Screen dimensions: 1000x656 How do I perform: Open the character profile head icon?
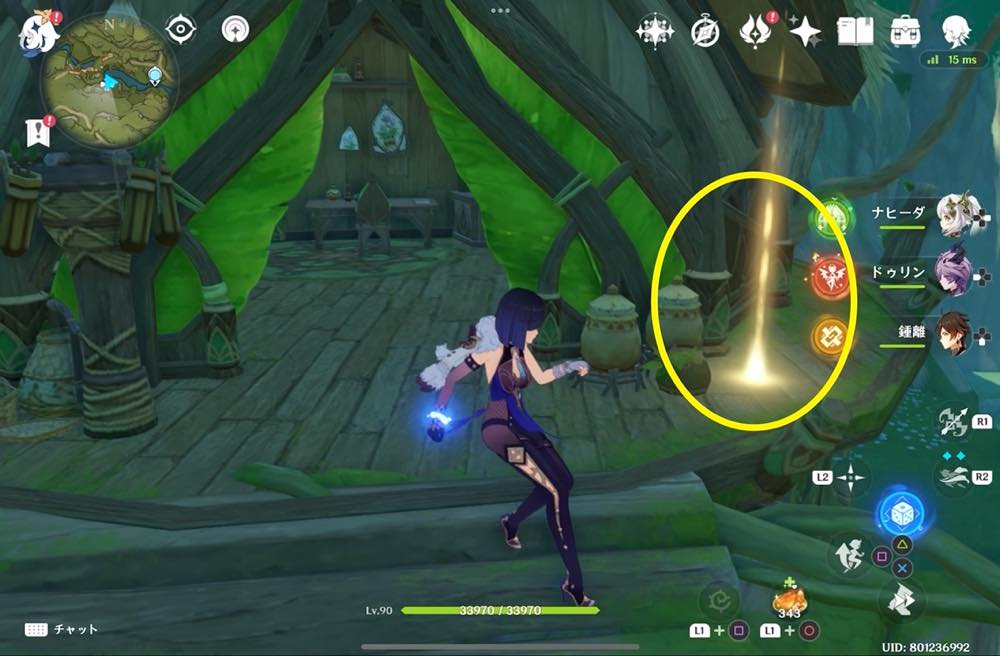[955, 31]
